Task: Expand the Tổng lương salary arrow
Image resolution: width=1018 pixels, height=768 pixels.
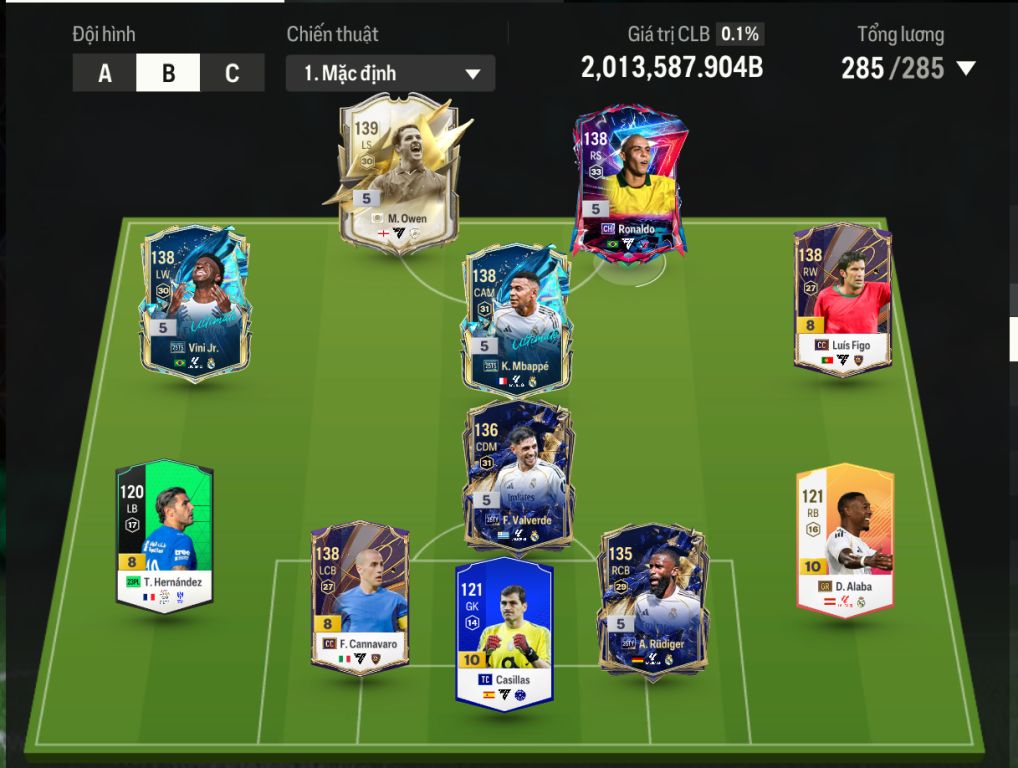Action: [966, 69]
